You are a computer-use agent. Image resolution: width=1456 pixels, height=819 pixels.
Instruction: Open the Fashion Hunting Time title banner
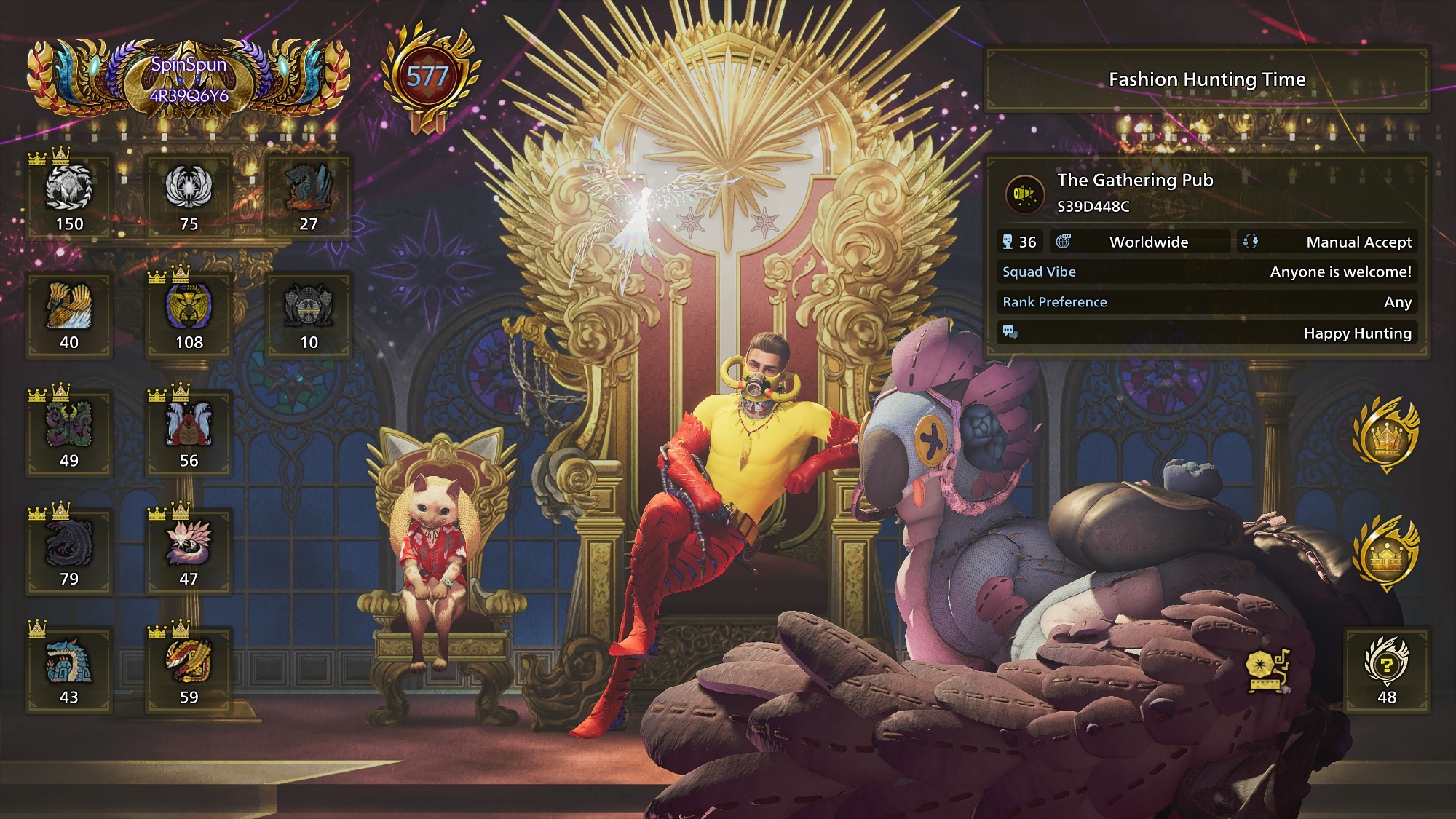pos(1206,79)
